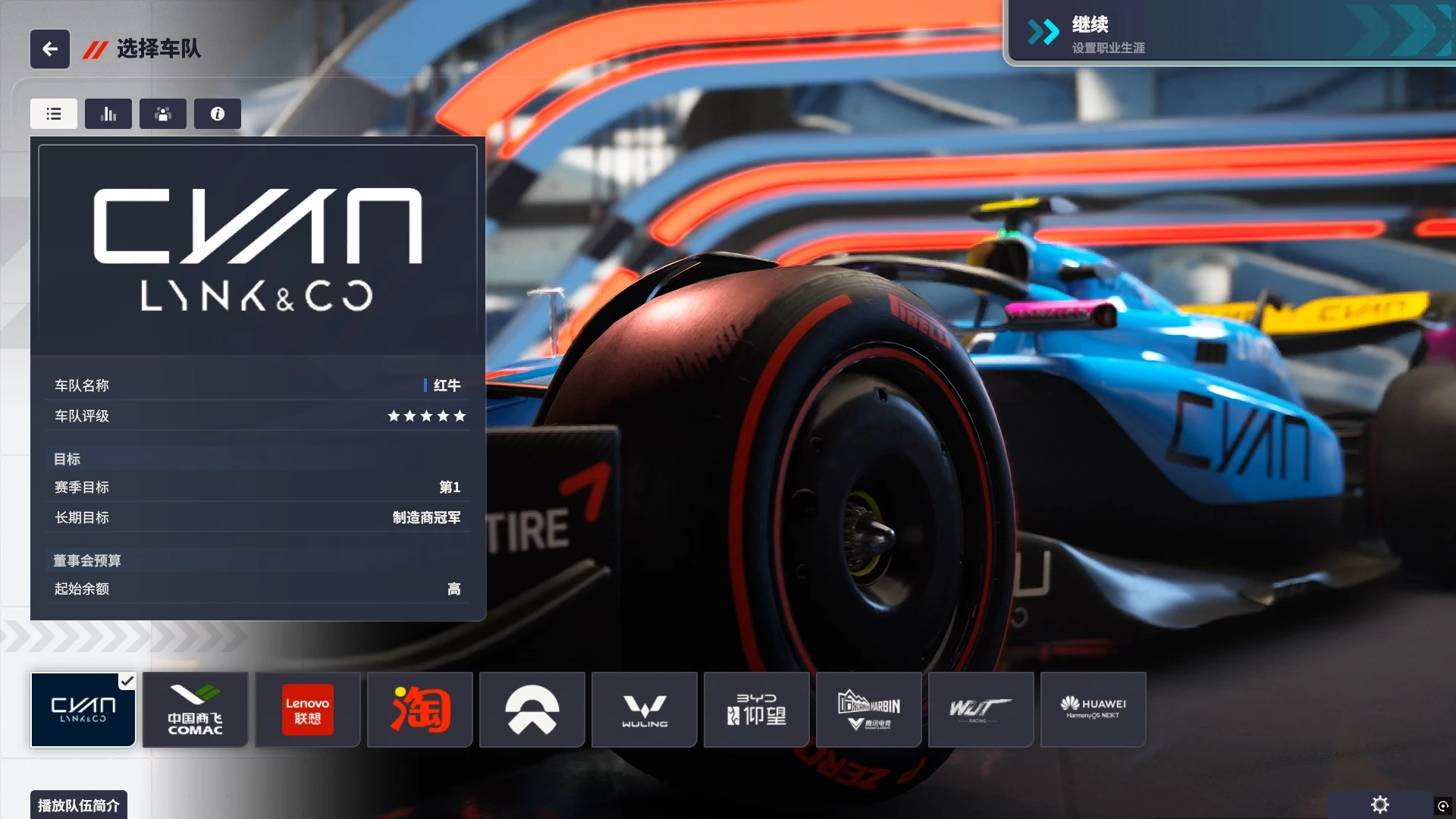Select the WUT Racing team tile

(981, 710)
